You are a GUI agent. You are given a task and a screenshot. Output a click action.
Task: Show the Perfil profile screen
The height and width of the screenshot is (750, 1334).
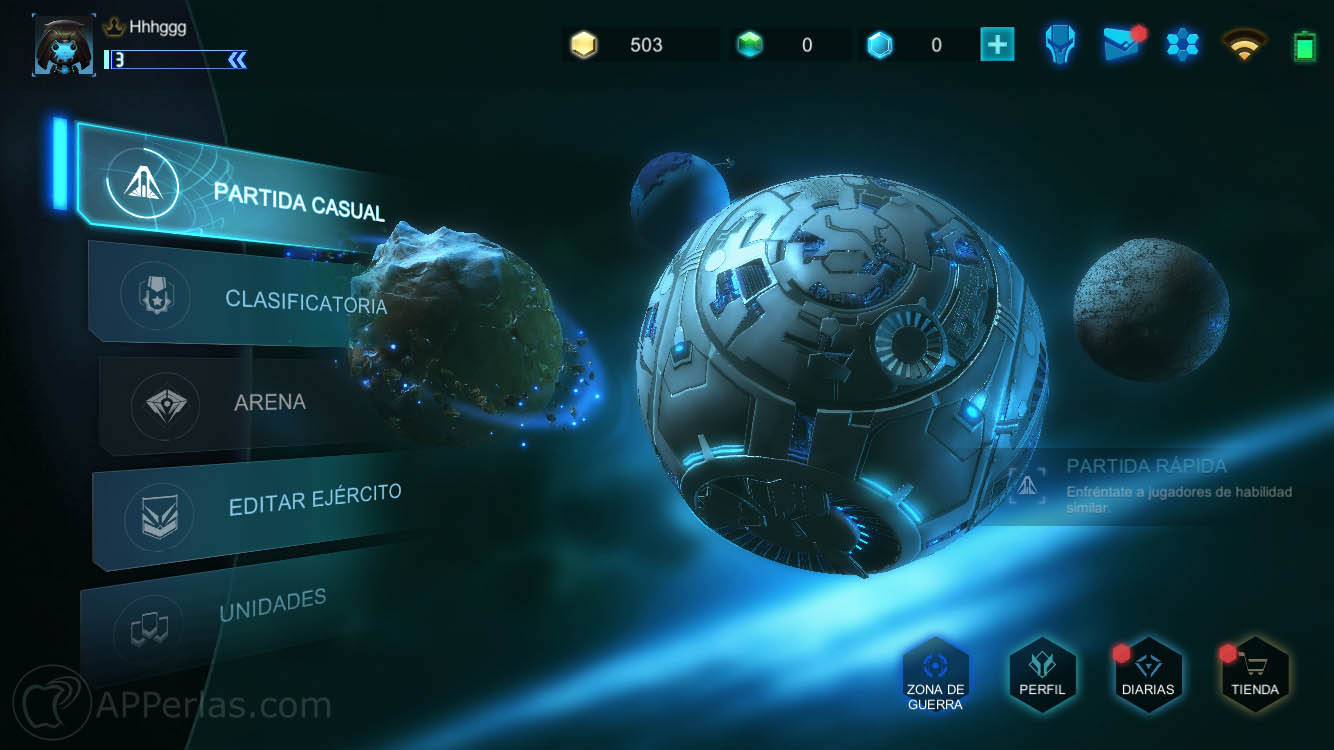pos(1042,675)
